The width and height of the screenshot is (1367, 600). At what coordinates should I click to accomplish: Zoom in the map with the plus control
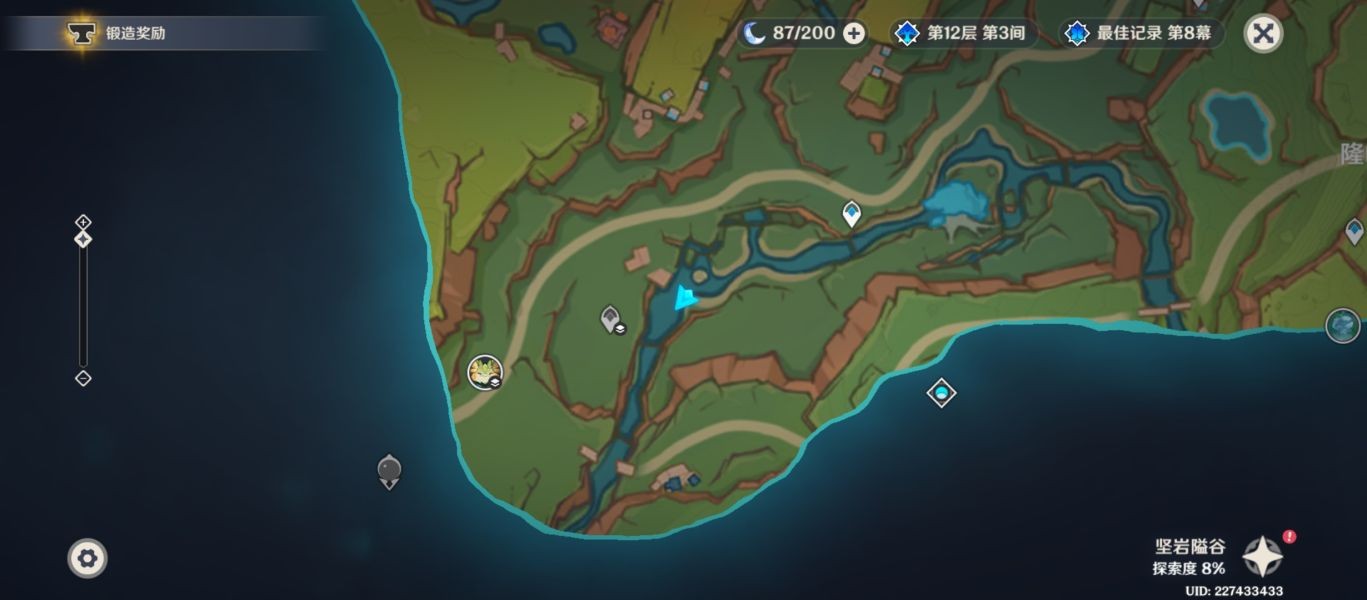coord(83,221)
